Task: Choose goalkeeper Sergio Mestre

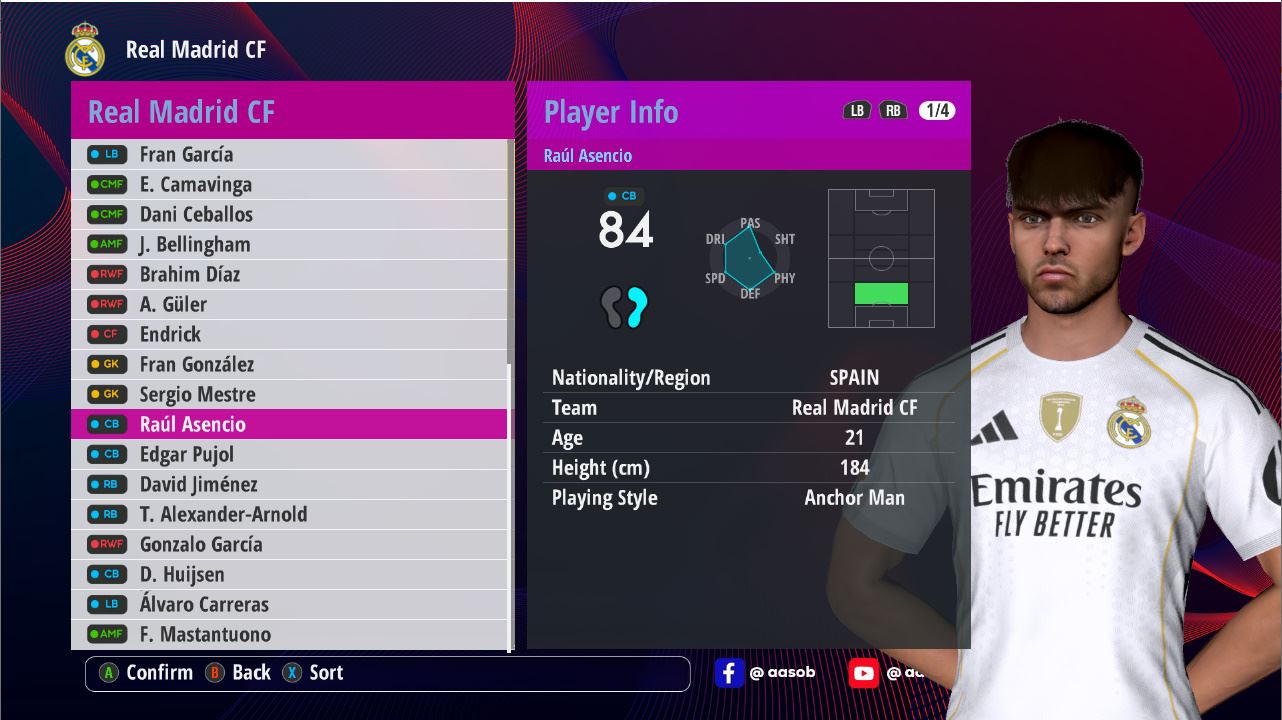Action: click(290, 394)
